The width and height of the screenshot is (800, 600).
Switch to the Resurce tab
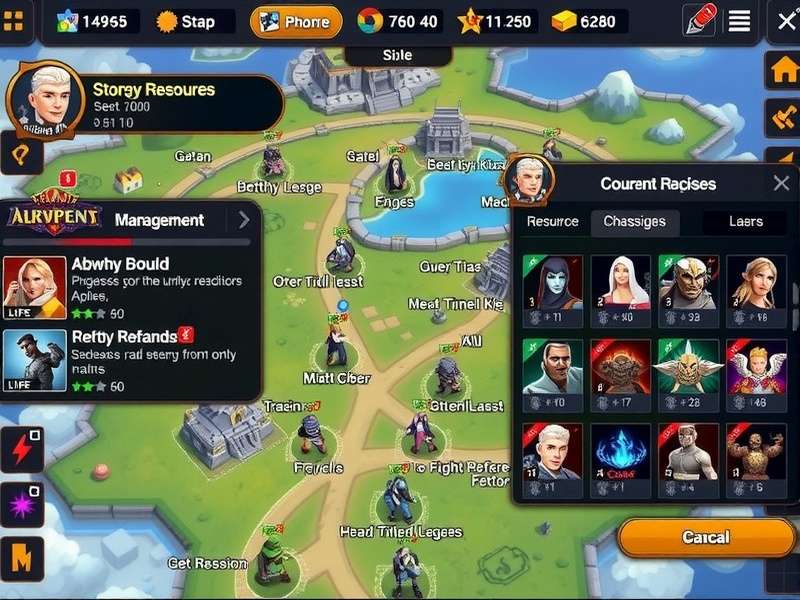[x=552, y=222]
